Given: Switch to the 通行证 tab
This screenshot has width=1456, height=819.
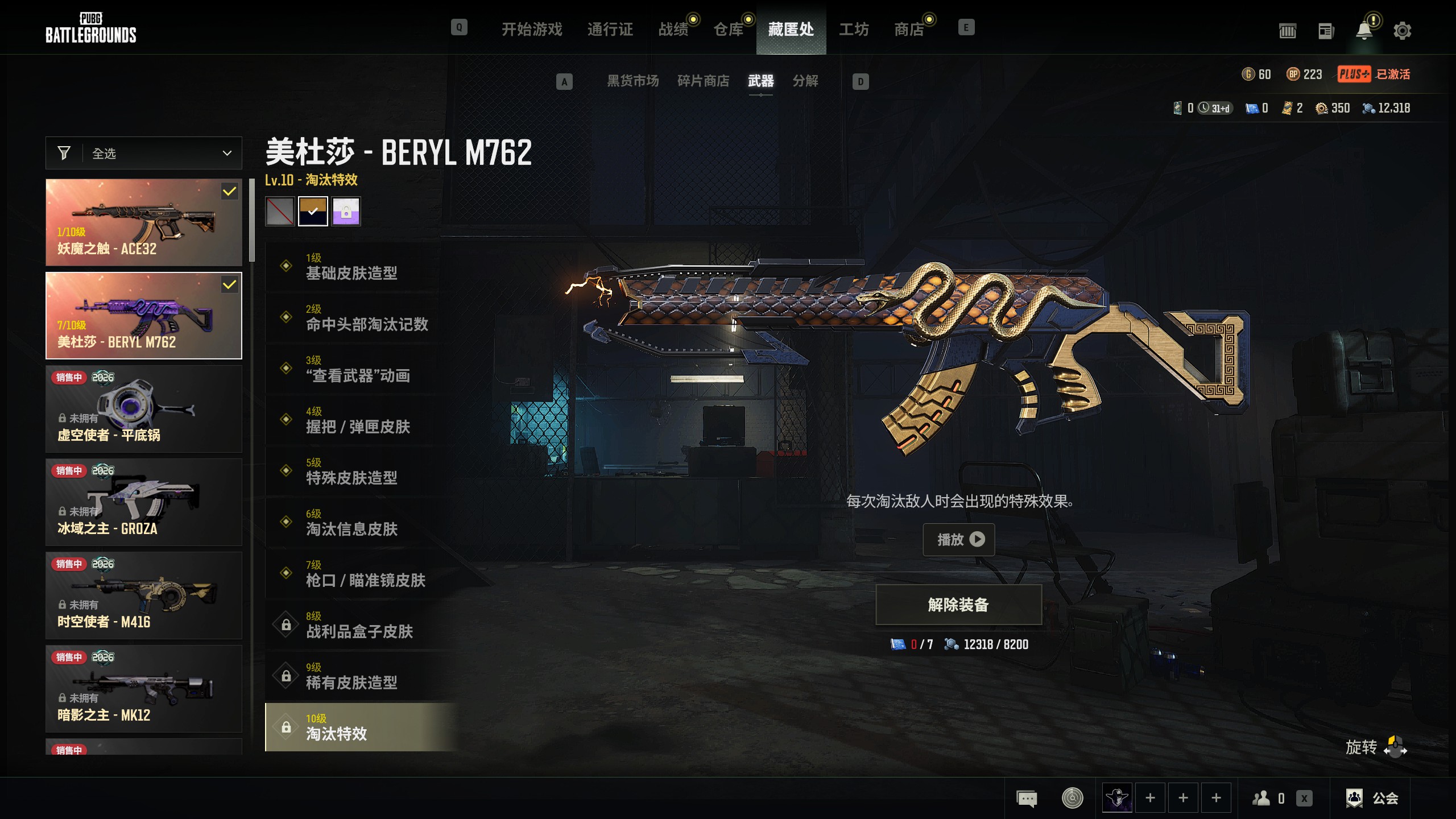Looking at the screenshot, I should (x=610, y=29).
